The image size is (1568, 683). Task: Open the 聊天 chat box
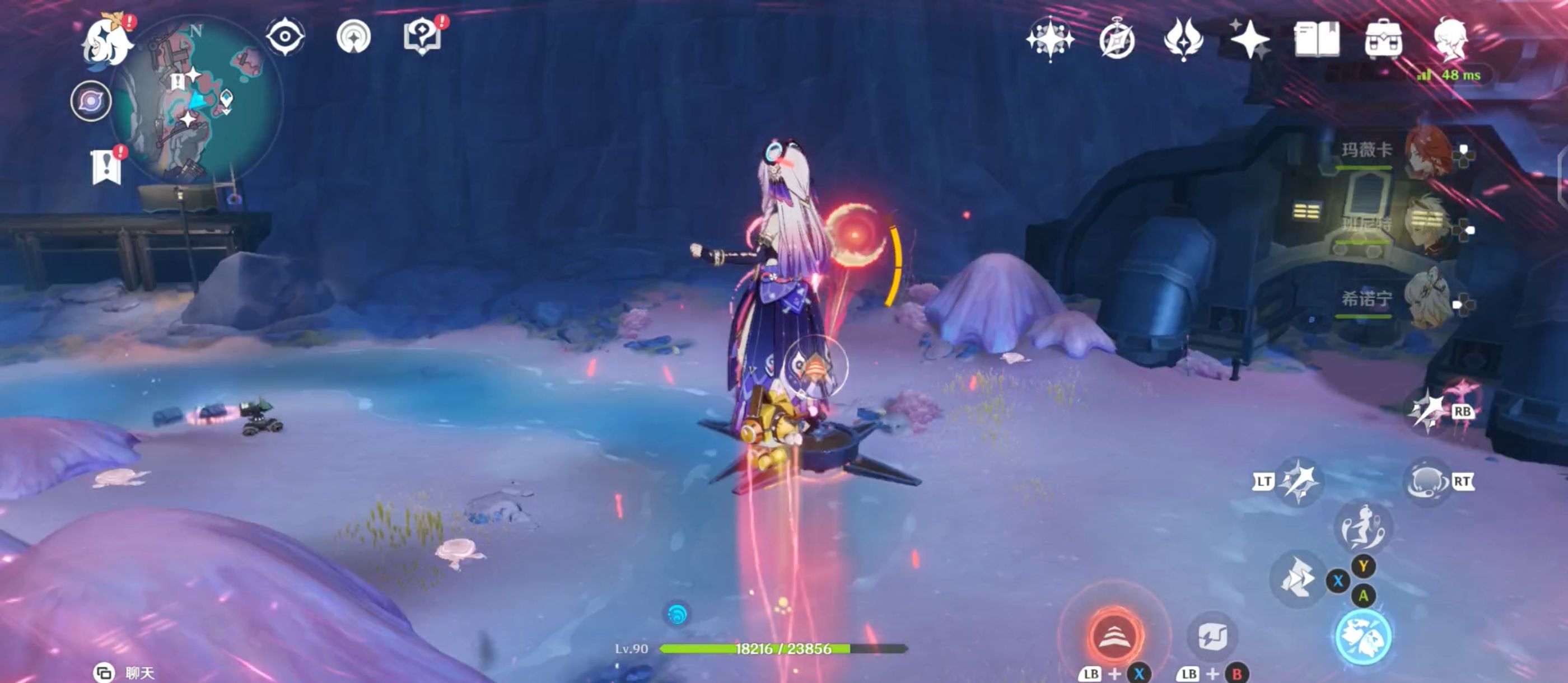tap(125, 673)
